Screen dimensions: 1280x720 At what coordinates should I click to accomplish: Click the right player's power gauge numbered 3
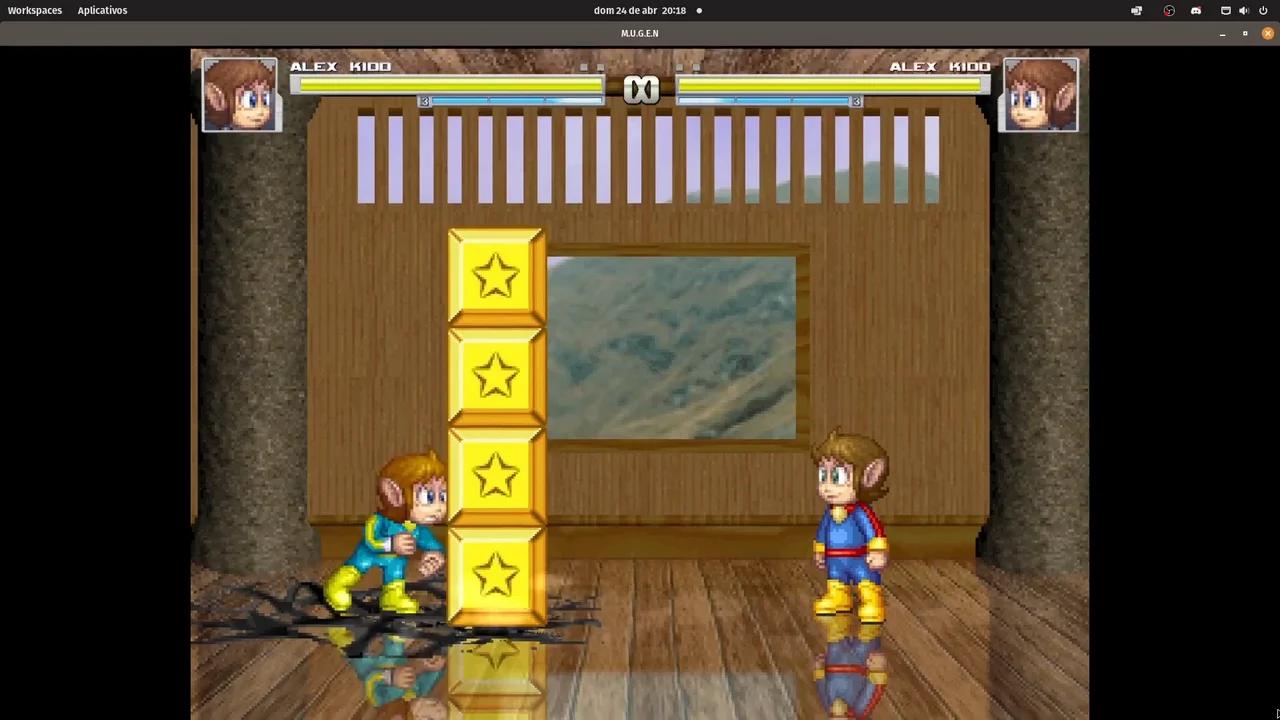point(856,101)
